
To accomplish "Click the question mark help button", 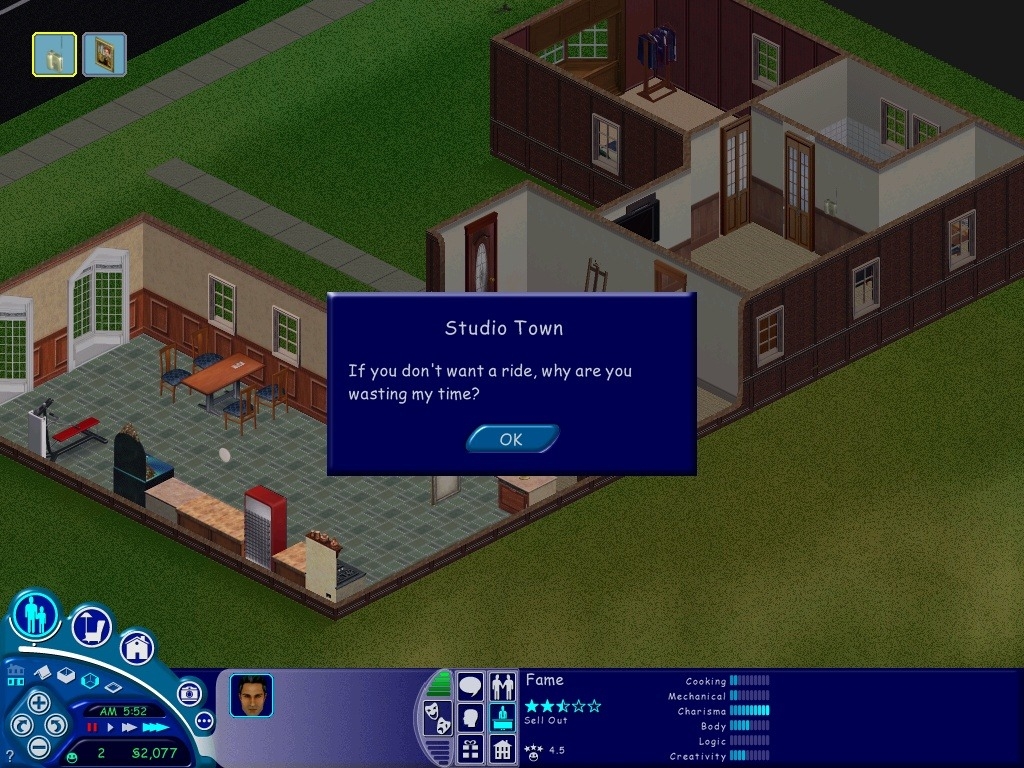I will pos(10,756).
